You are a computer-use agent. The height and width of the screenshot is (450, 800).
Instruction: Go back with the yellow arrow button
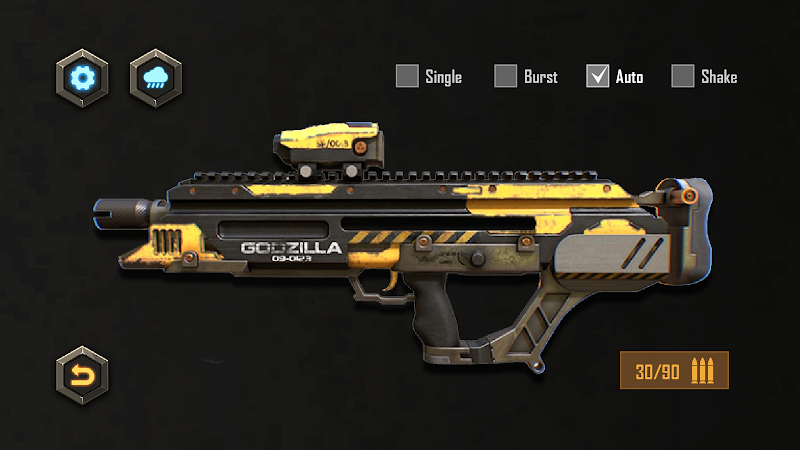[82, 375]
